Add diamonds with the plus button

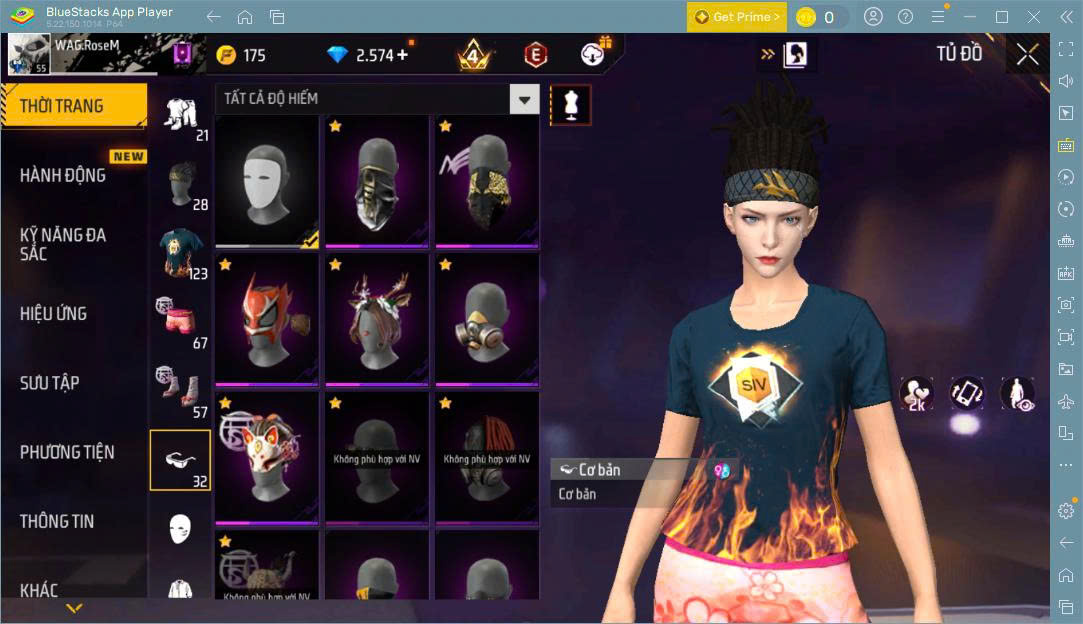coord(402,55)
